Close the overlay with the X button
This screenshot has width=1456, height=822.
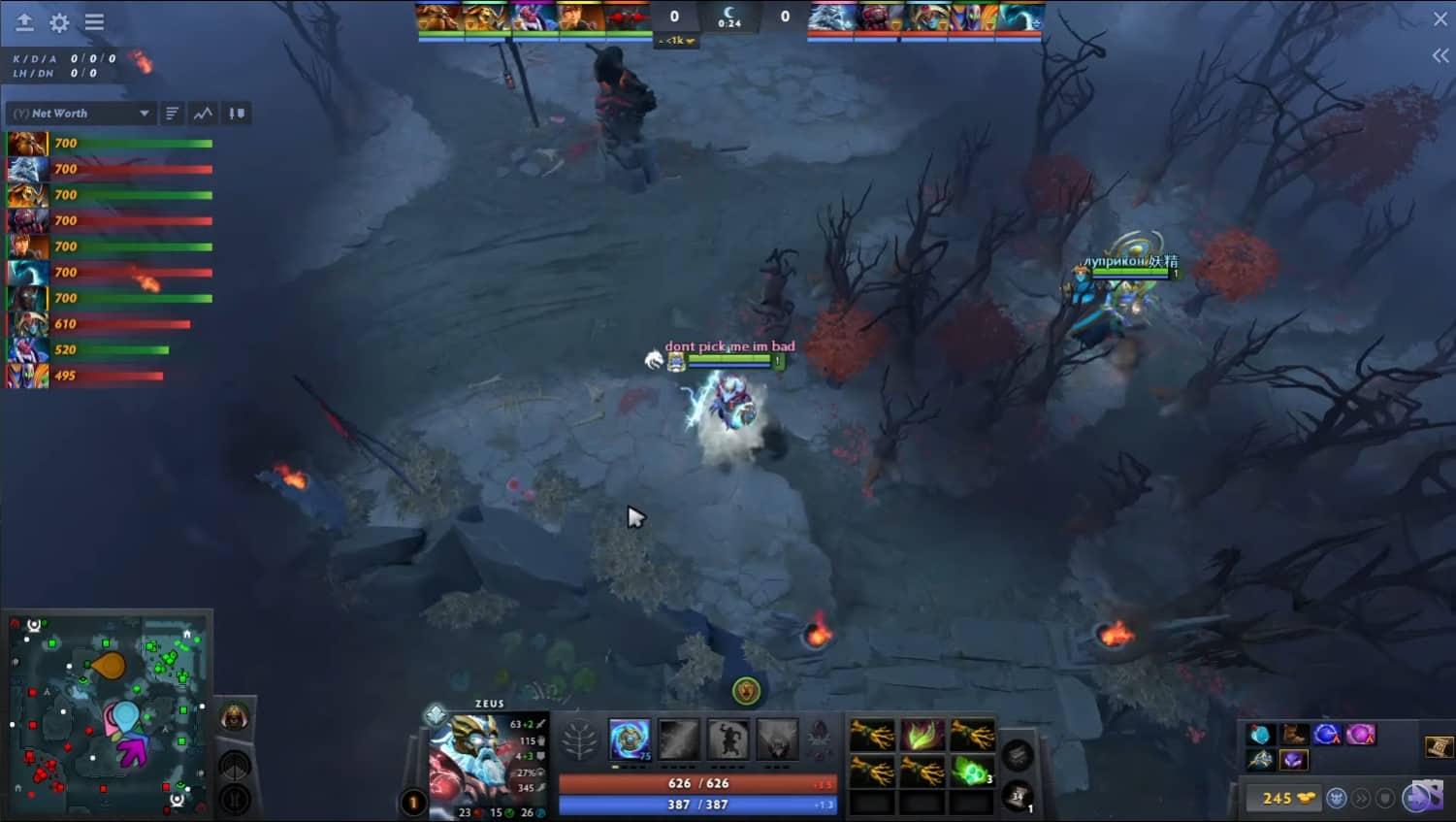1440,19
